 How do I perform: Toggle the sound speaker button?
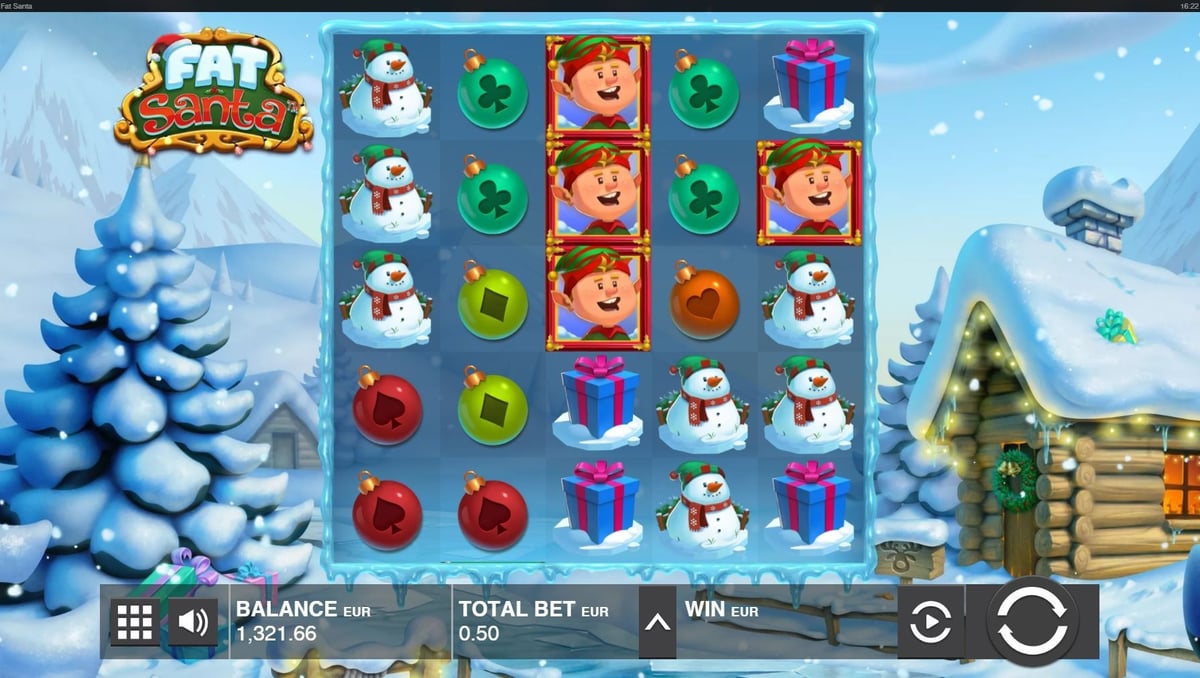point(193,622)
